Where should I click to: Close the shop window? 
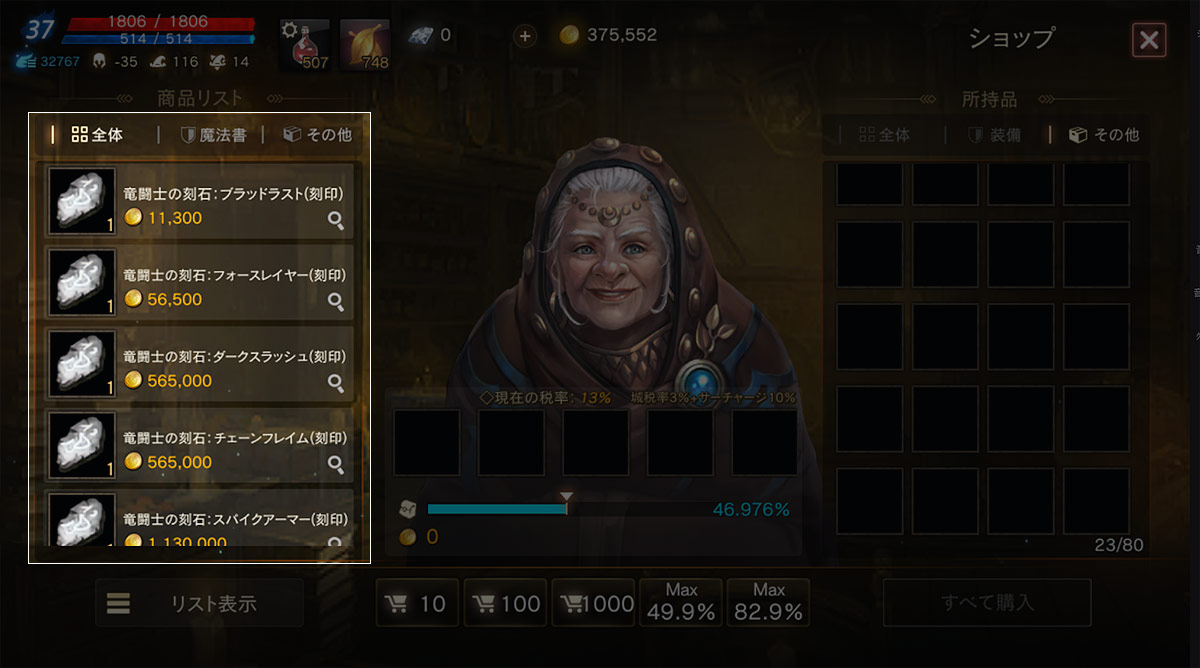click(x=1149, y=40)
